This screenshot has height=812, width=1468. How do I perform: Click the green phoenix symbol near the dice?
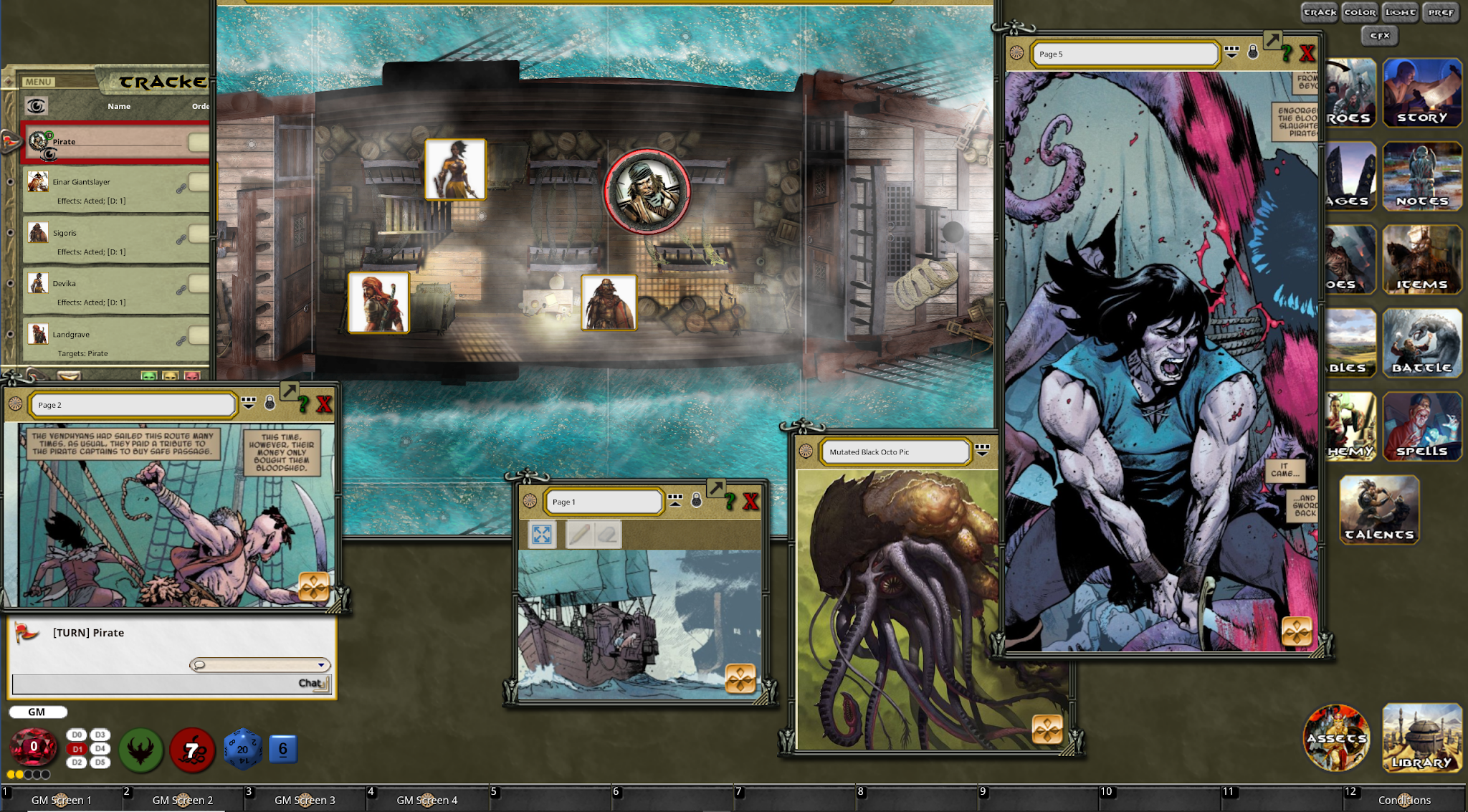click(140, 750)
